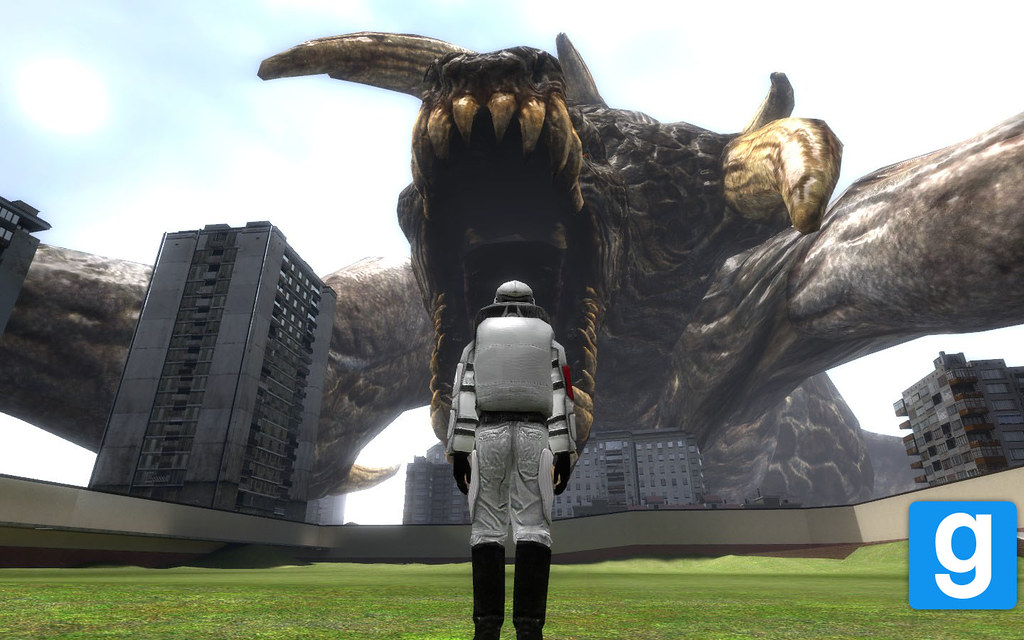Viewport: 1024px width, 640px height.
Task: Click the blue Garry's Mod logo
Action: pyautogui.click(x=962, y=555)
